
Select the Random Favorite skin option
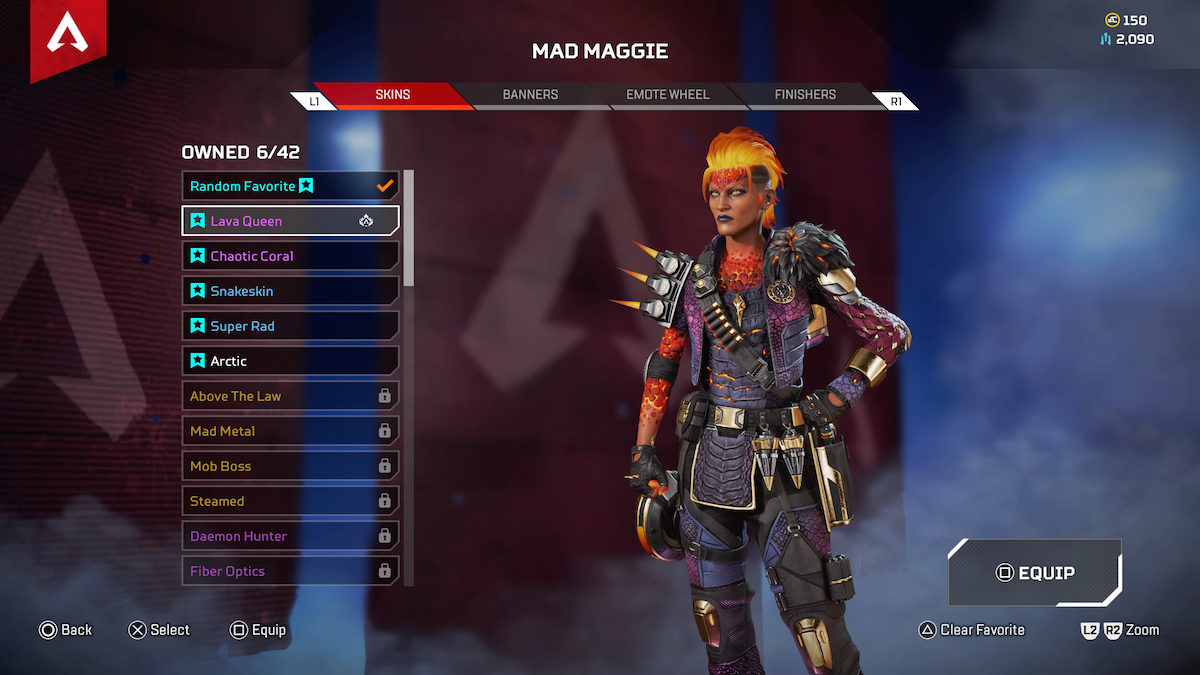[290, 186]
